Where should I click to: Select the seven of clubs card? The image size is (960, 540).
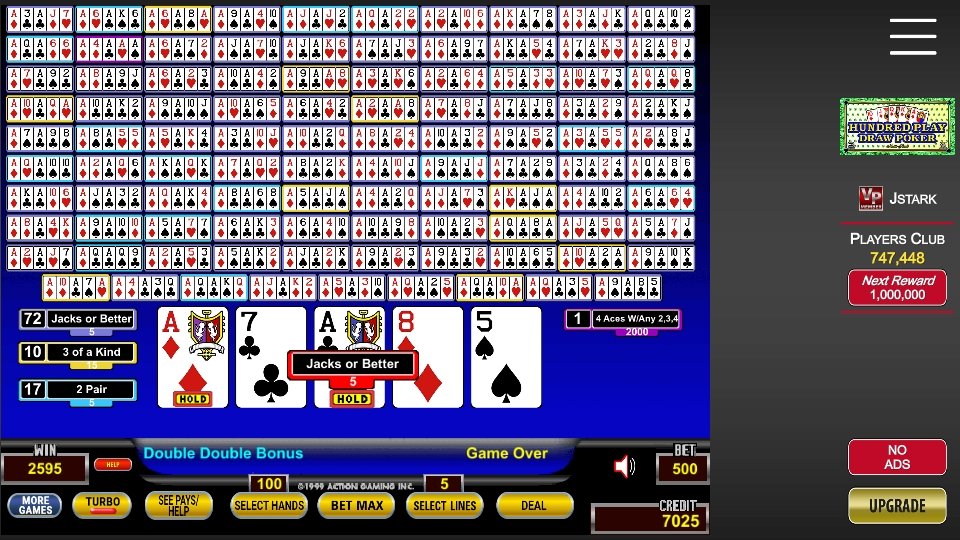(270, 357)
